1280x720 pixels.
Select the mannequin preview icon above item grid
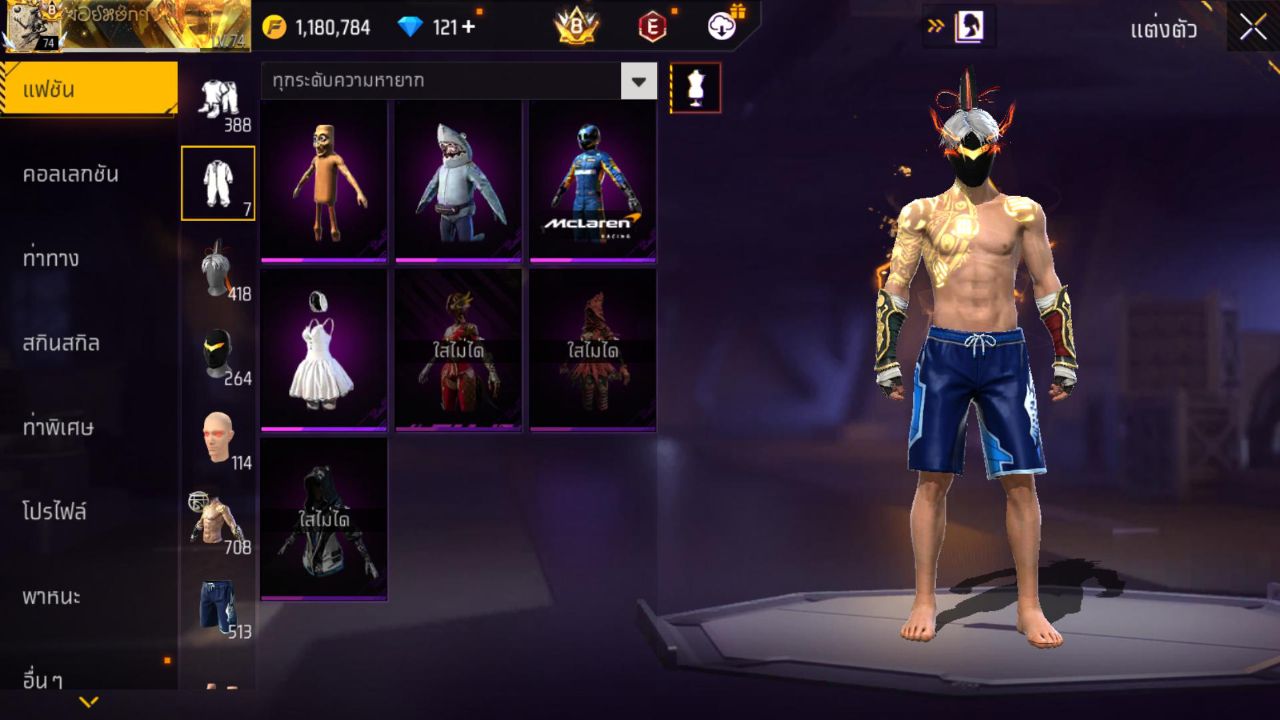pos(695,87)
